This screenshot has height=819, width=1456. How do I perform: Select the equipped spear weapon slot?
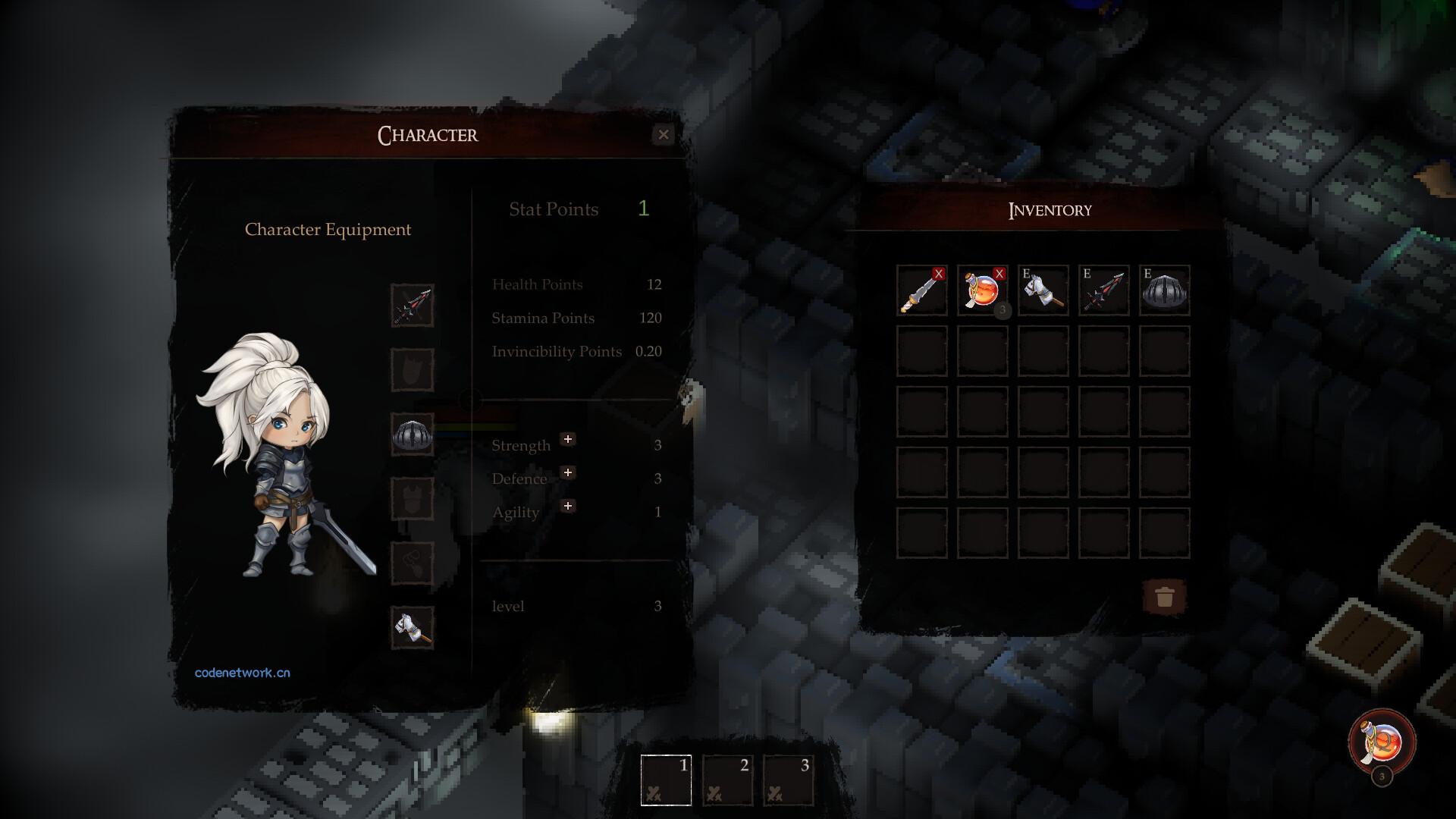(x=413, y=306)
